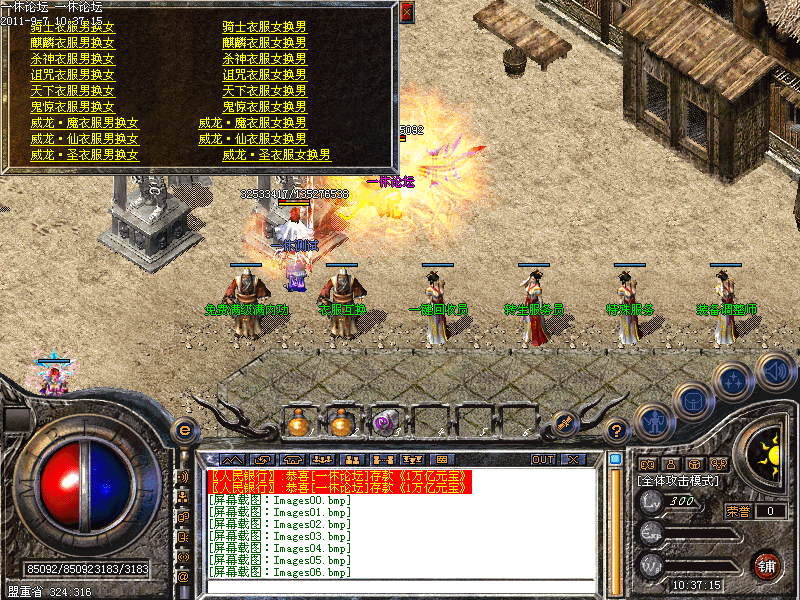Open the character equipment panel
800x600 pixels.
point(653,422)
